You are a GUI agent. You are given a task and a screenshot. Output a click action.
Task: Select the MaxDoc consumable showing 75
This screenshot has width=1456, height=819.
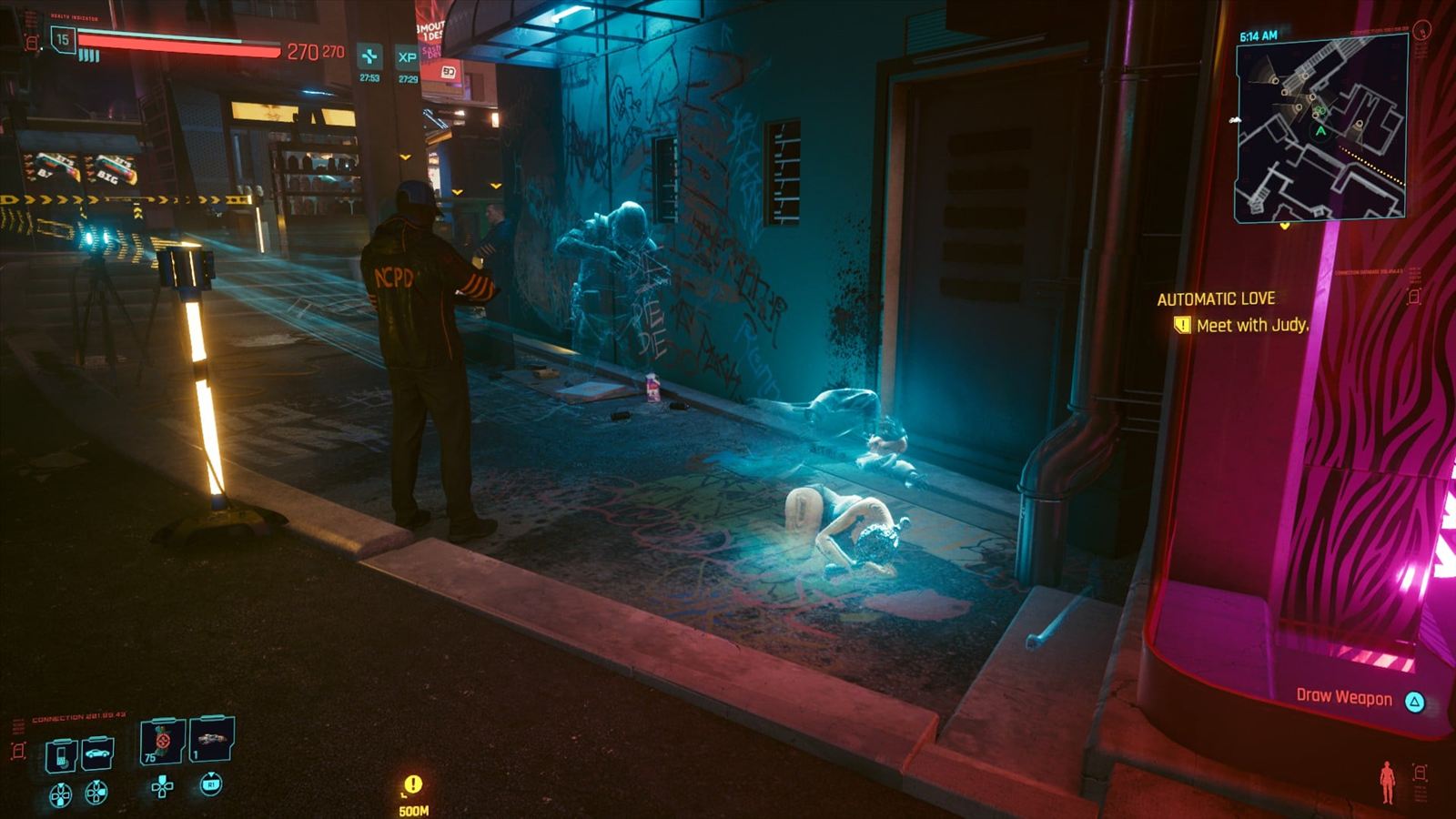162,743
